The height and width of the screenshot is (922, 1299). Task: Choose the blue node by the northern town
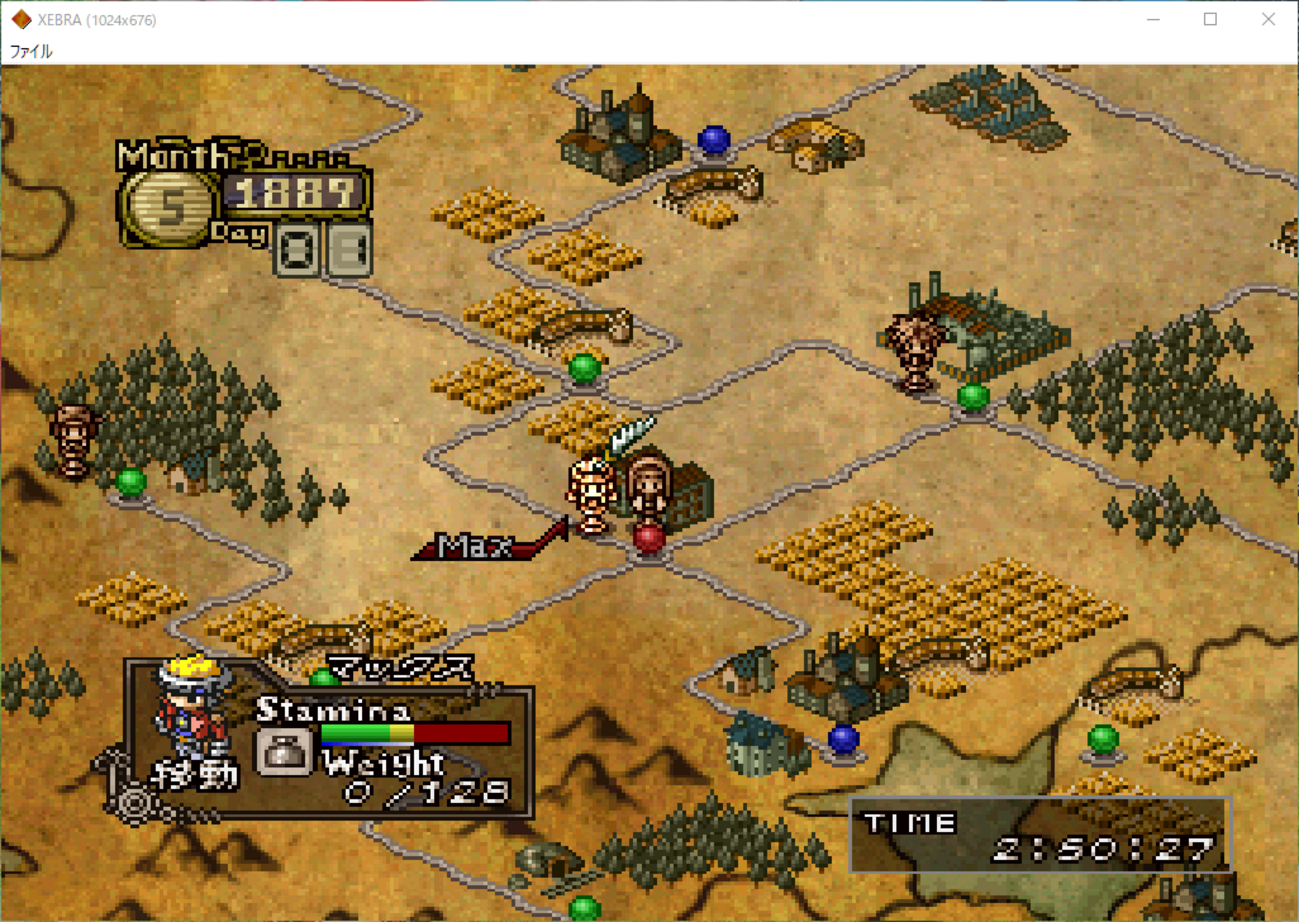coord(713,140)
